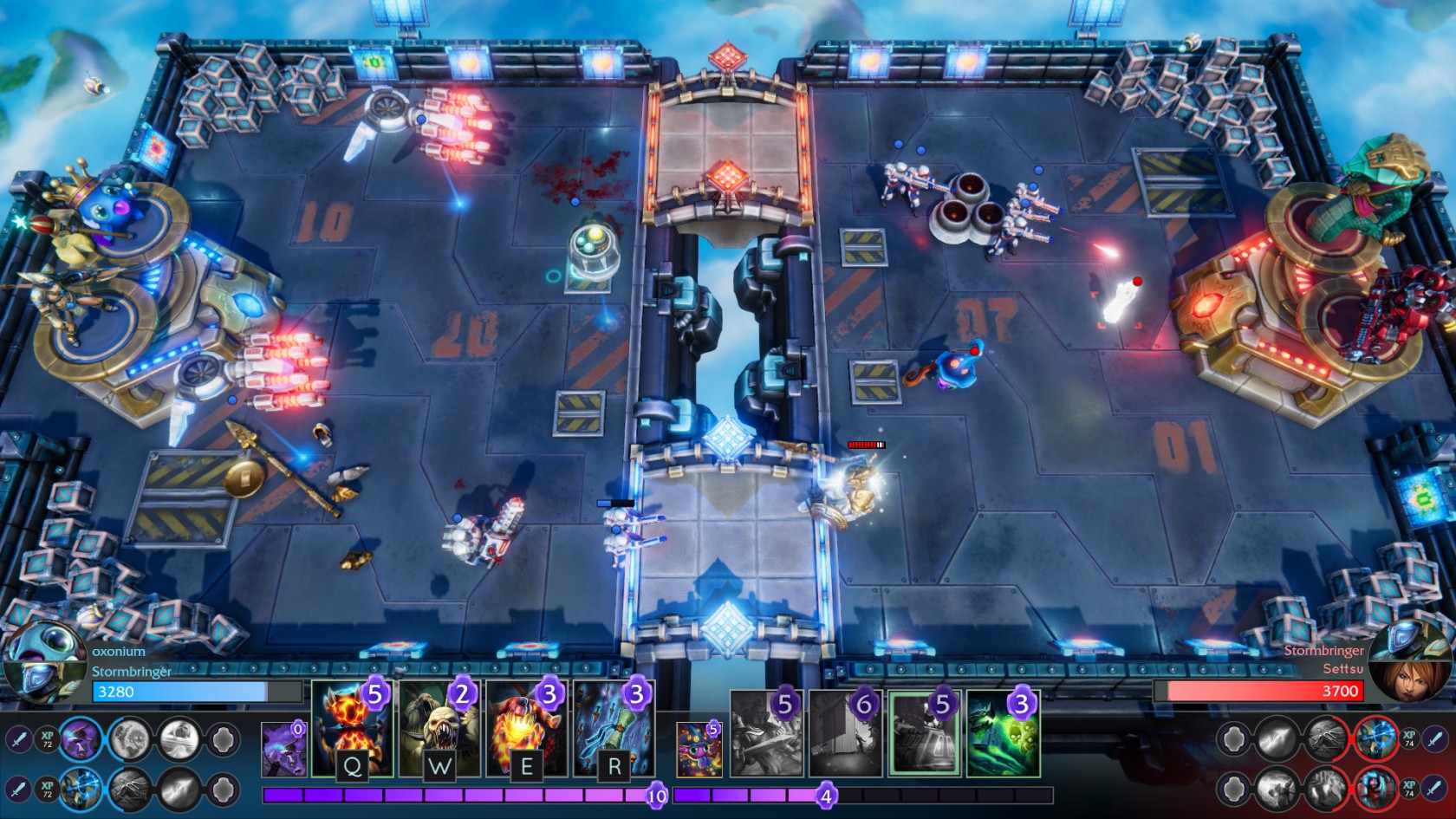
Task: Choose the grayscale card costing 6
Action: [845, 733]
